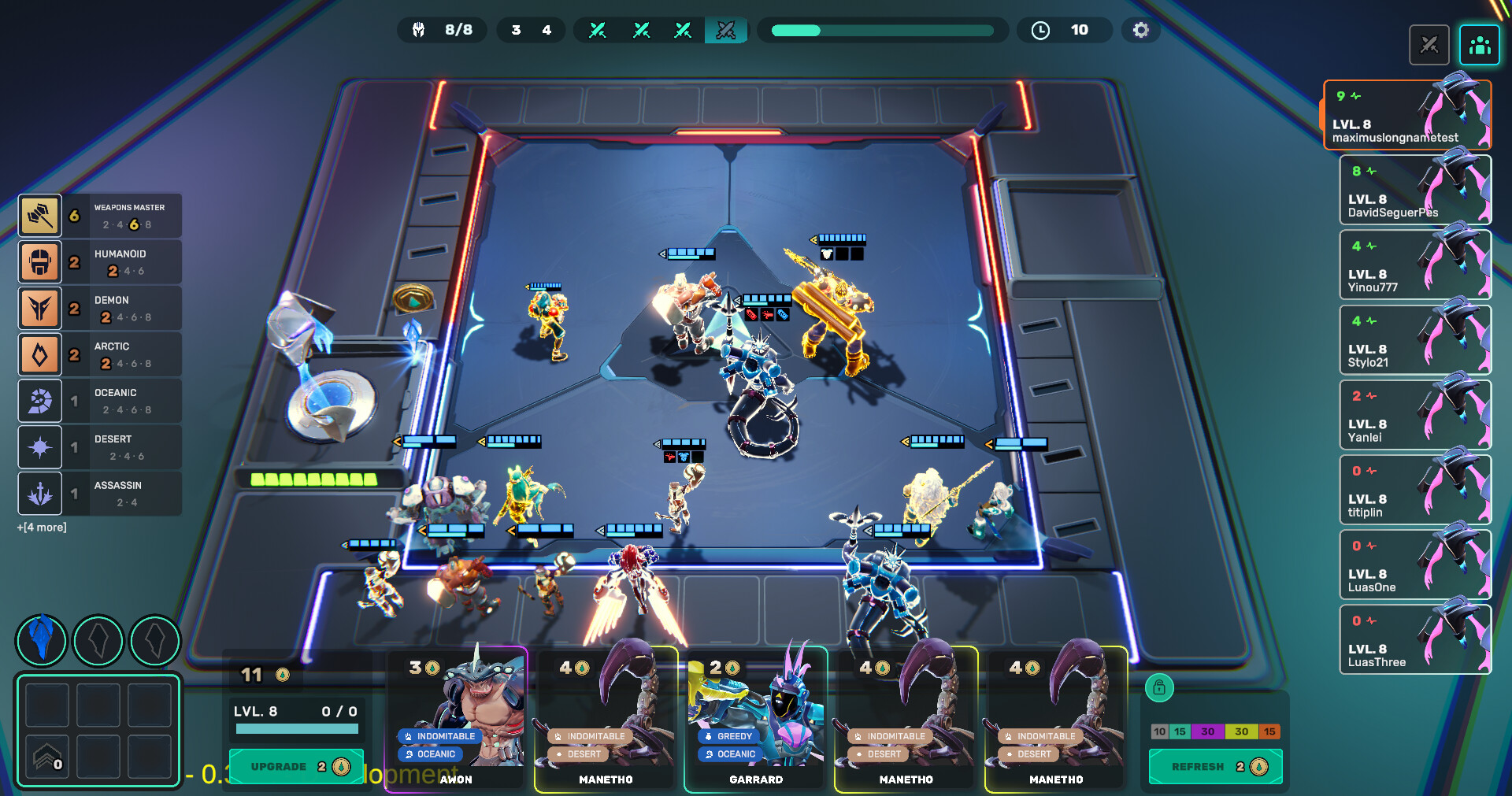Select the Assassin trait icon
This screenshot has width=1512, height=796.
(40, 494)
